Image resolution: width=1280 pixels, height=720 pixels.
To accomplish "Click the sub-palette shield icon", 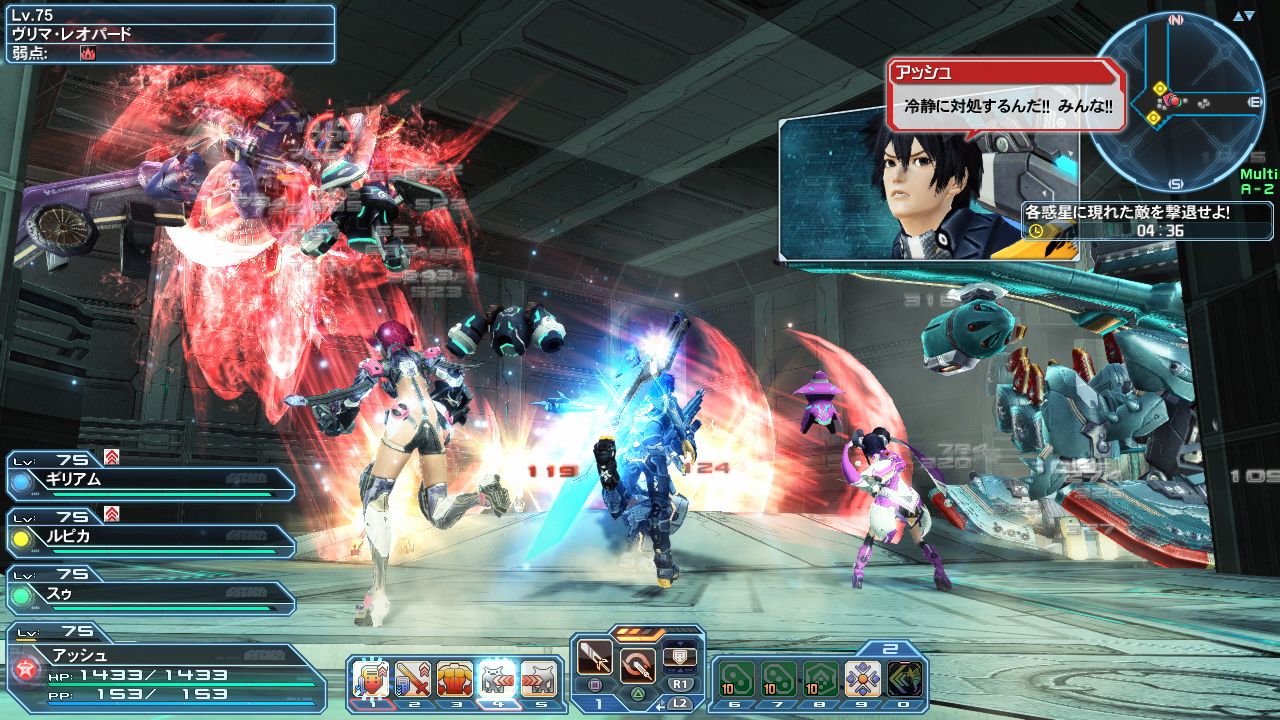I will [679, 655].
